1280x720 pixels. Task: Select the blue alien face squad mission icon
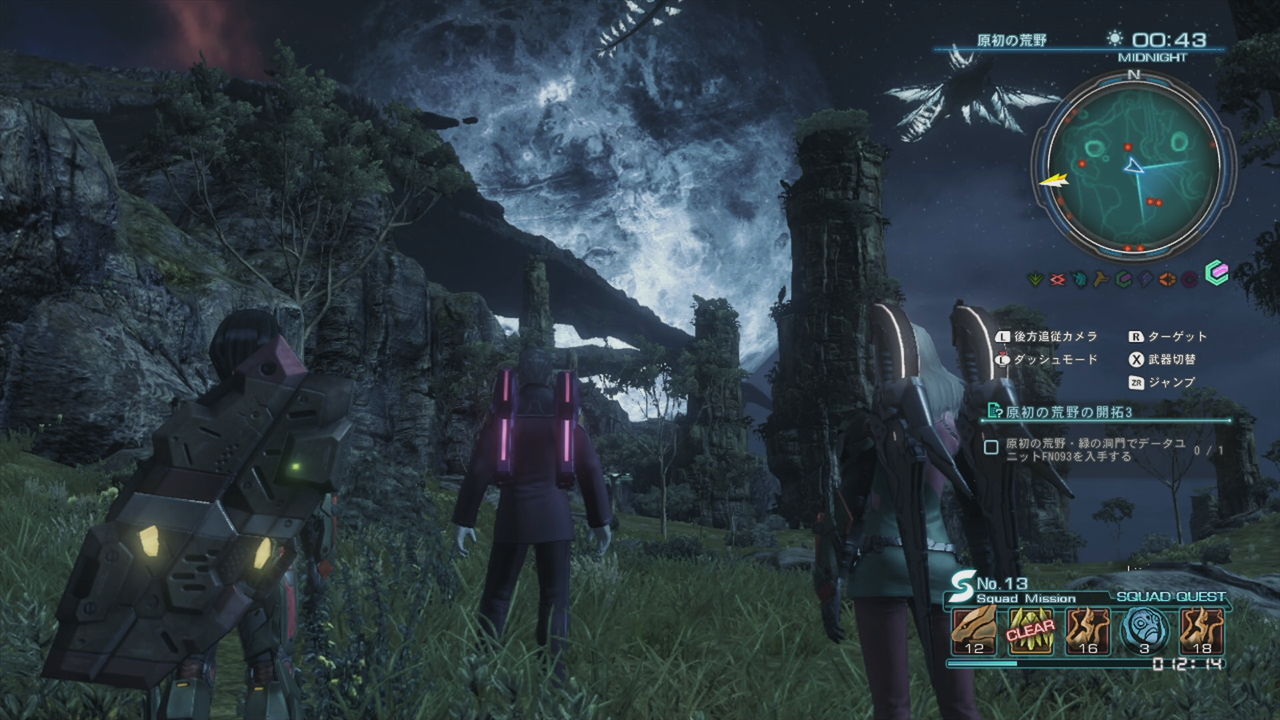coord(1145,630)
